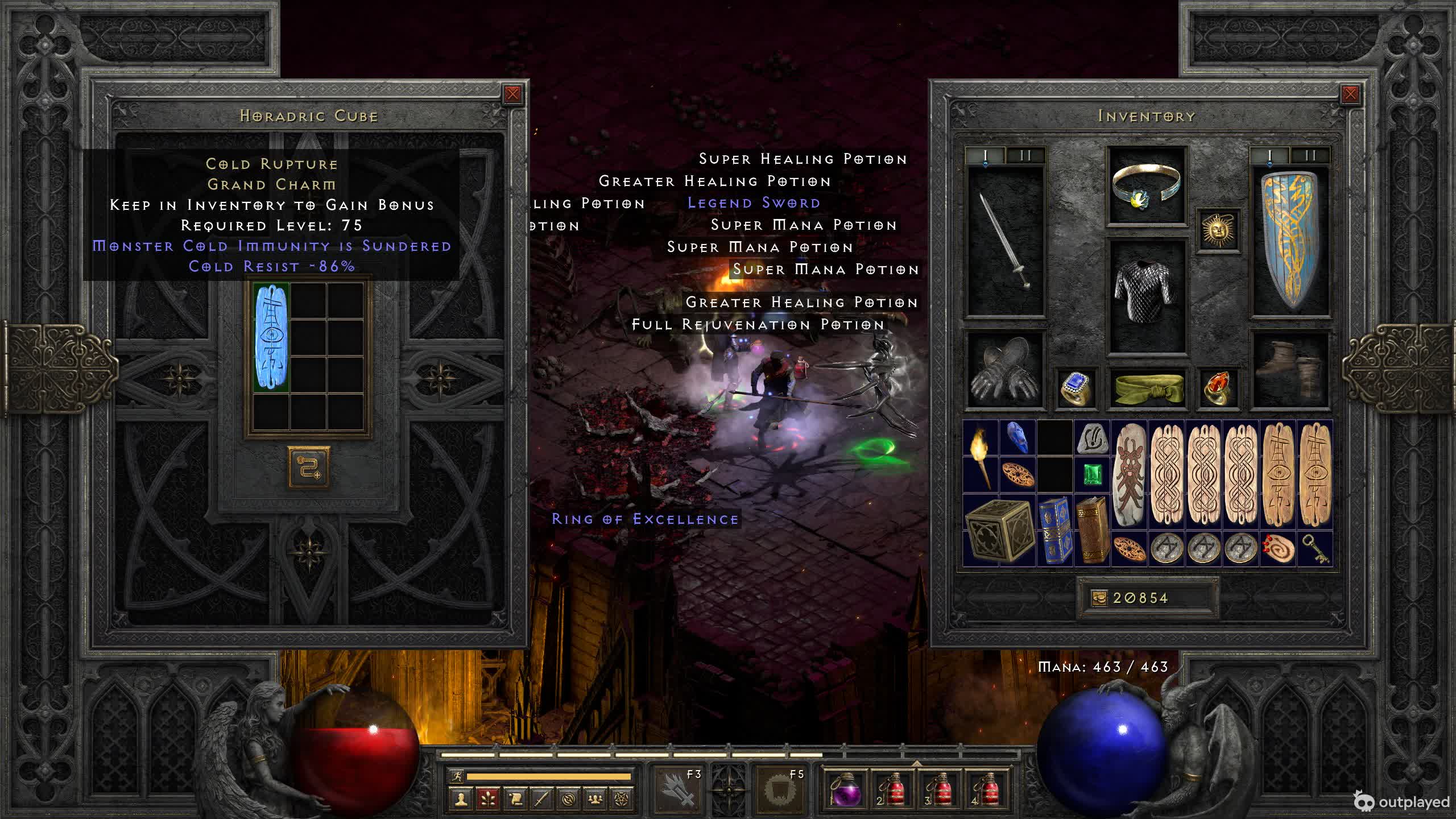Select the Horadric Cube in inventory
The image size is (1456, 819).
coord(998,531)
